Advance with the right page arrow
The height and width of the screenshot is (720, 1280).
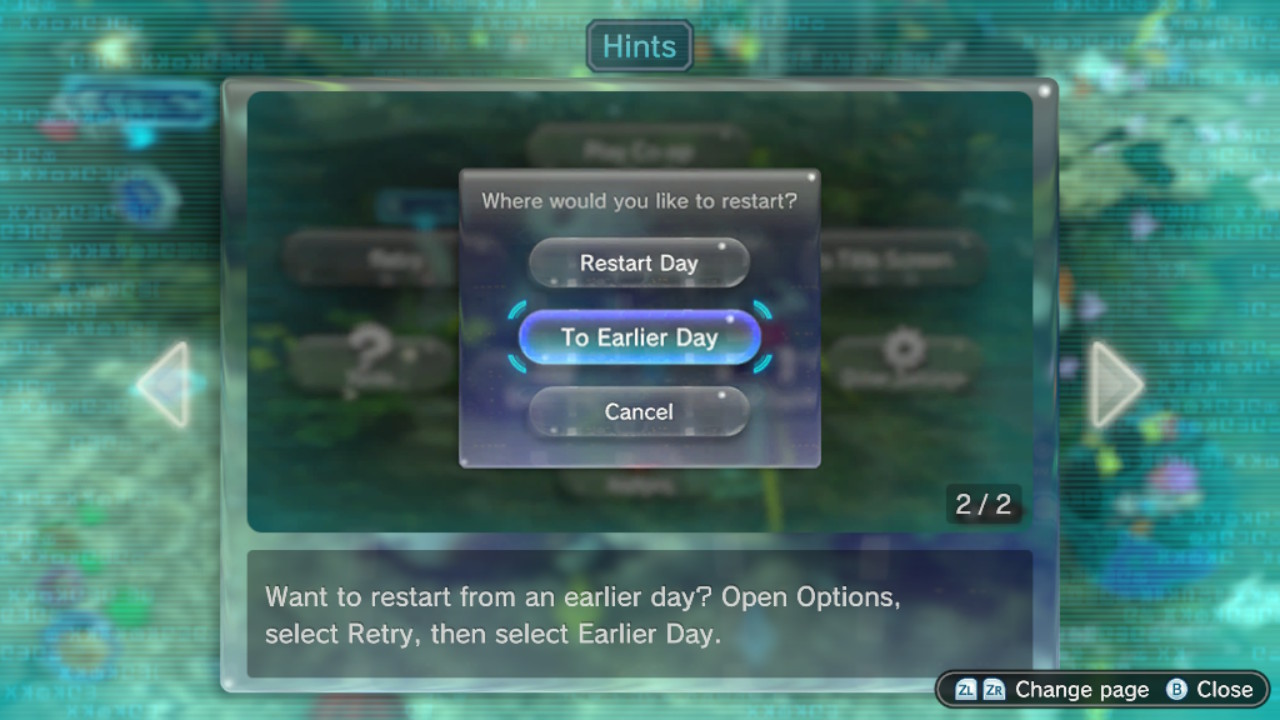tap(1114, 385)
